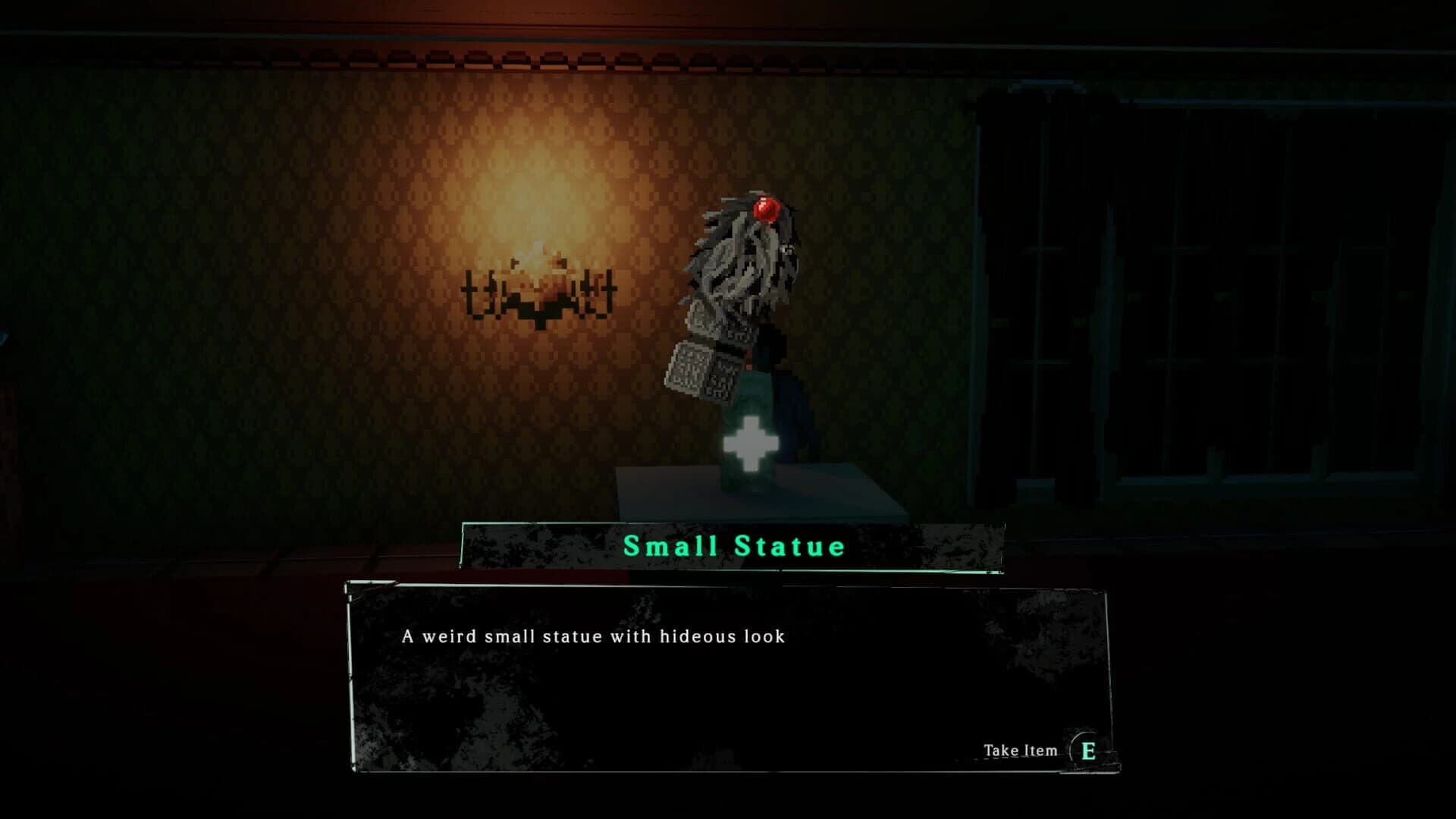Click the hideous look description text line
Screen dimensions: 1456x819
tap(595, 639)
